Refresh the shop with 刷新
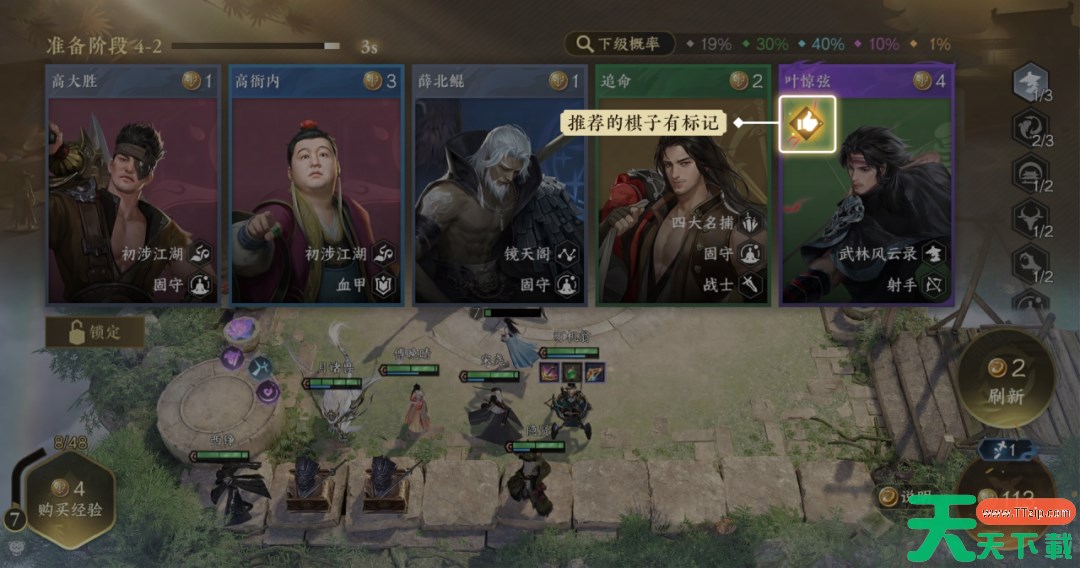Screen dimensions: 1080x568 click(1006, 382)
